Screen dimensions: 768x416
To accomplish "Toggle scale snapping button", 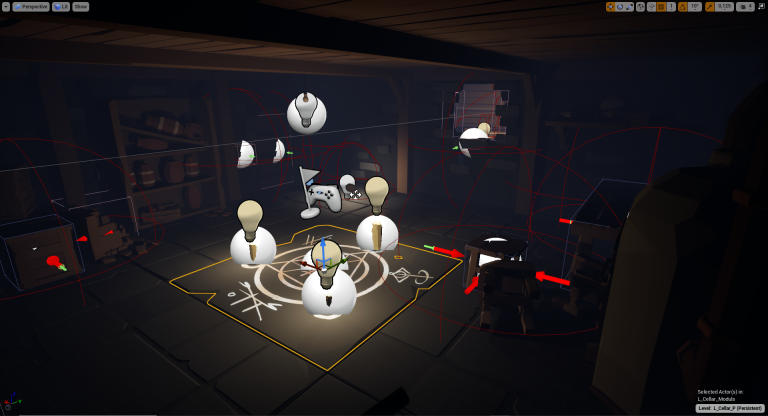I will (x=710, y=6).
